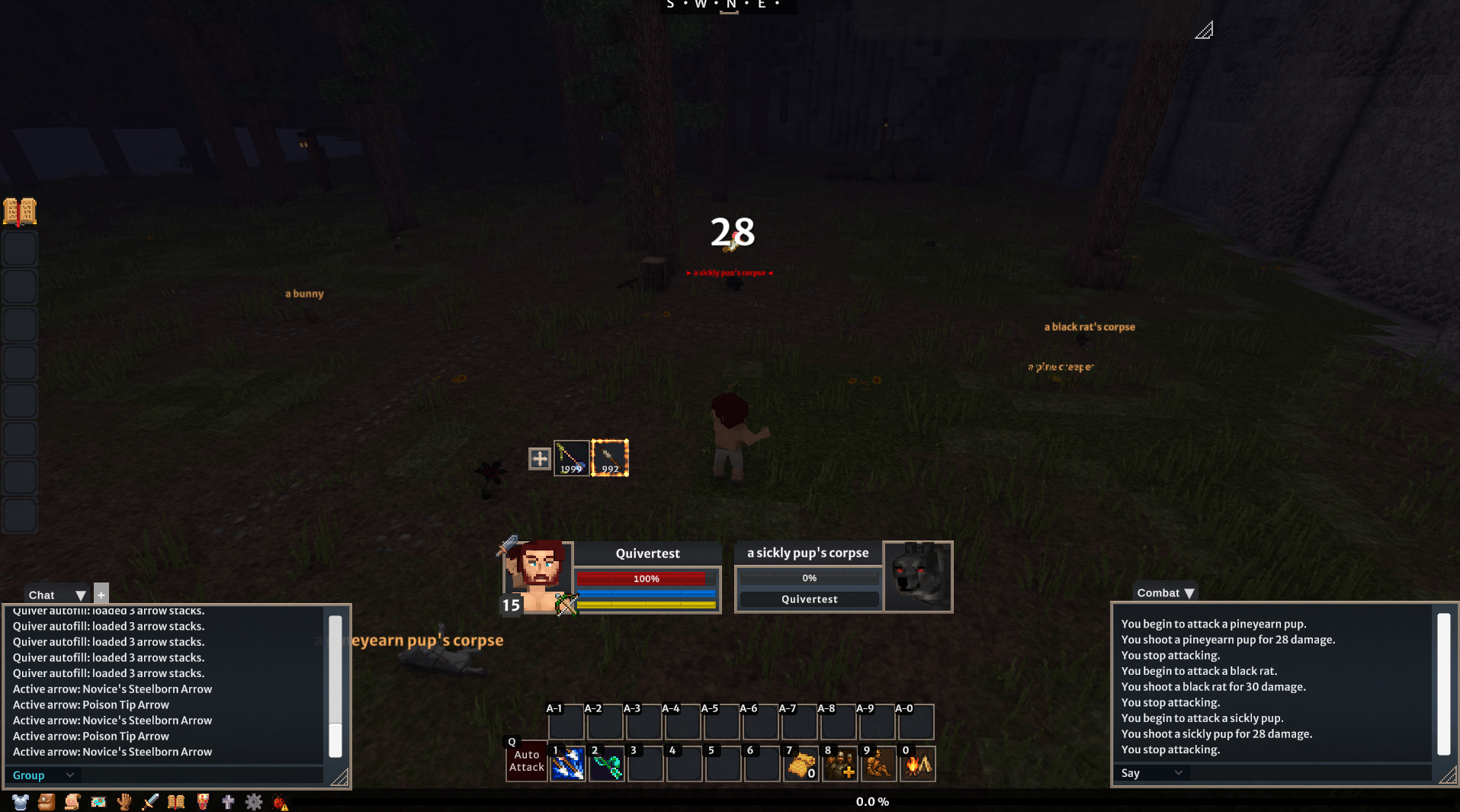Image resolution: width=1460 pixels, height=812 pixels.
Task: Open the equipment armor panel
Action: (21, 801)
